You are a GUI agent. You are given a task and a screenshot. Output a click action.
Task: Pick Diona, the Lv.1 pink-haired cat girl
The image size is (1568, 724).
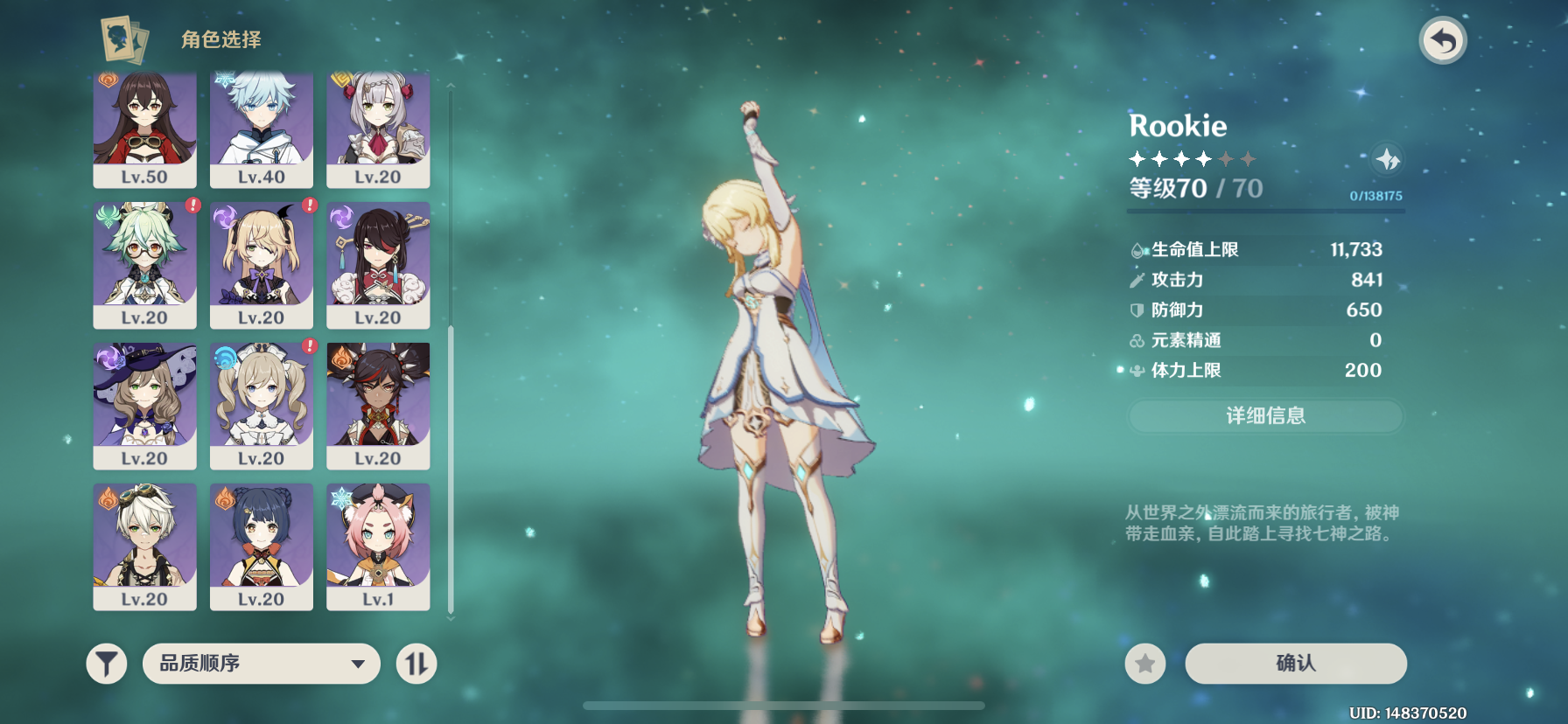[x=378, y=546]
